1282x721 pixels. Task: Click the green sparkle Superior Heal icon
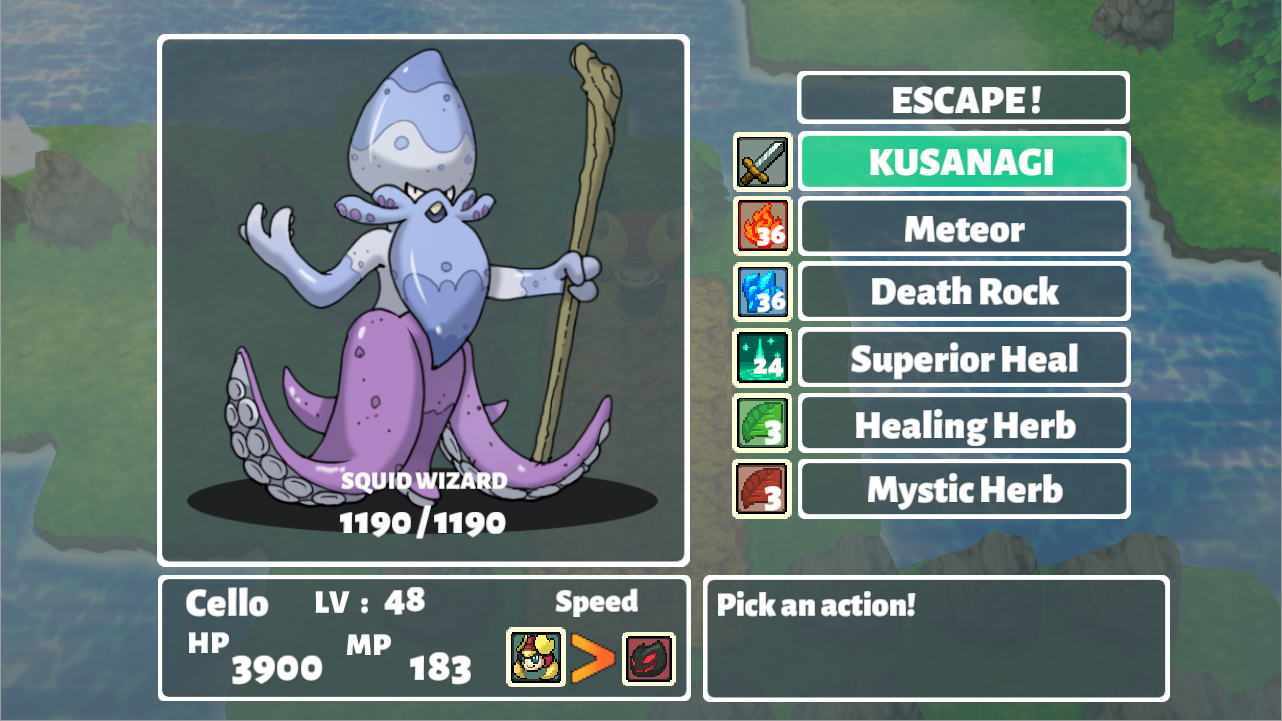click(762, 357)
